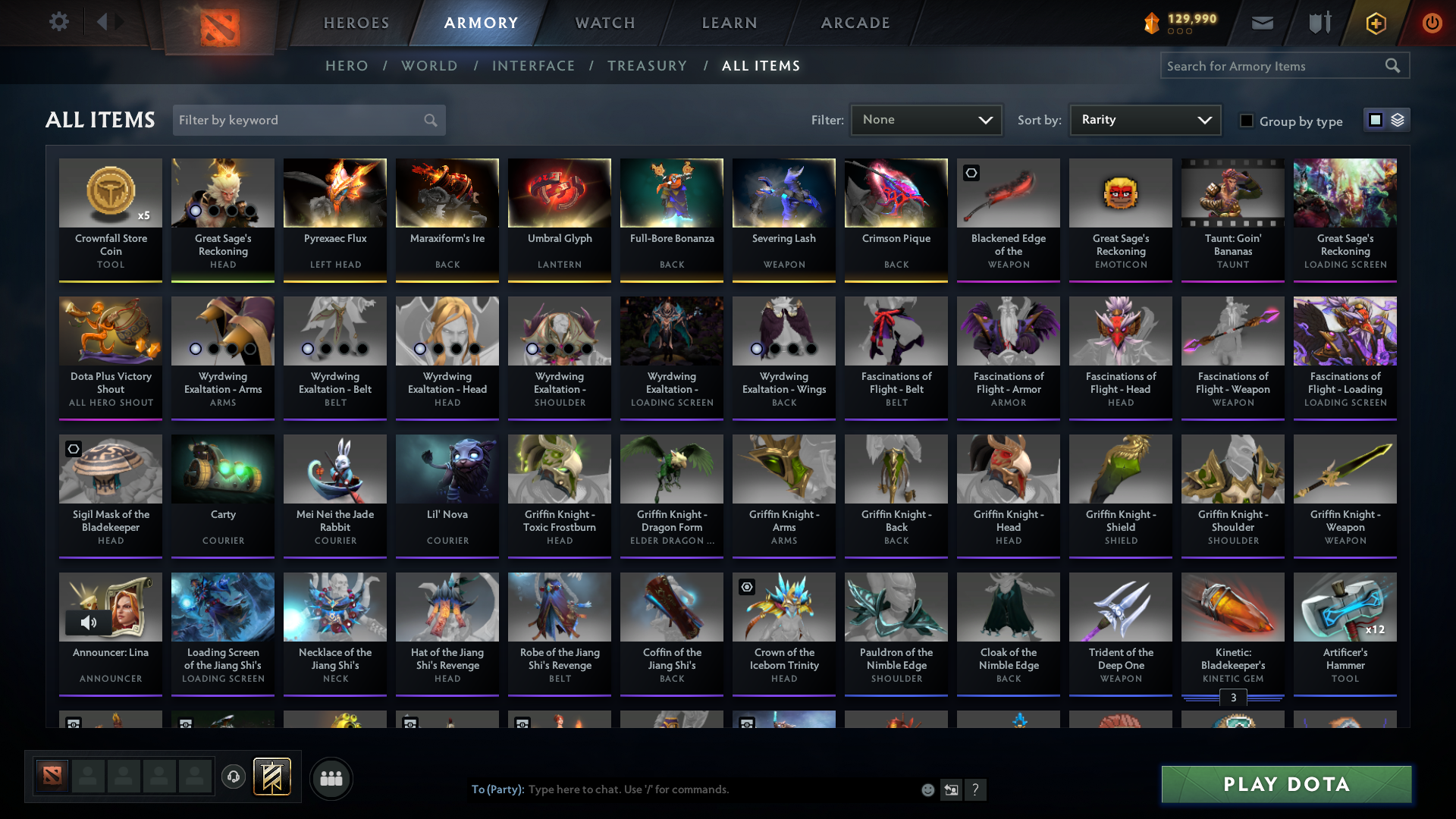Screen dimensions: 1456x819
Task: Open the Sort by Rarity dropdown
Action: 1144,119
